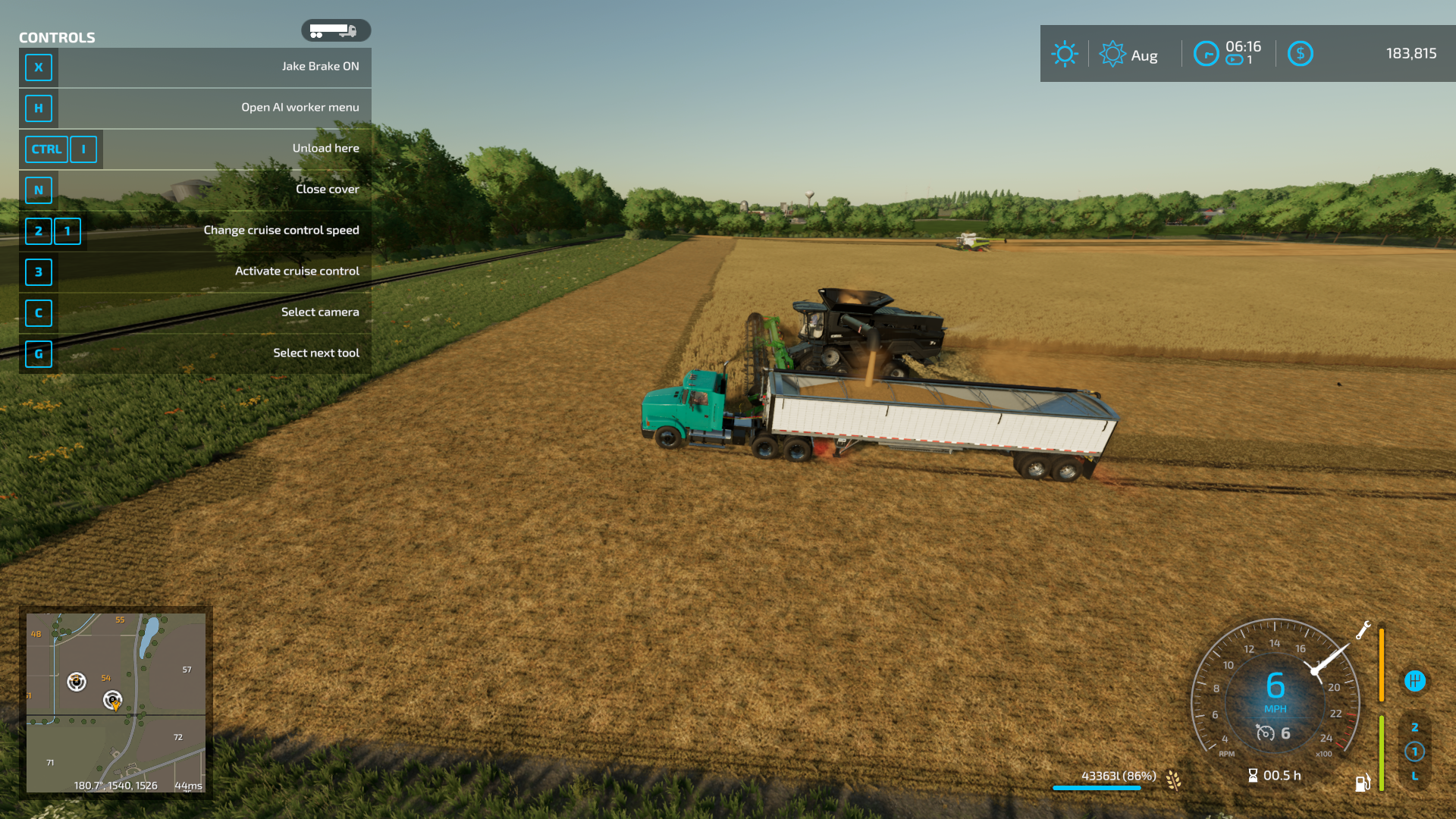Screen dimensions: 1456x819
Task: Toggle the cruise control speed icon
Action: coord(1265,733)
